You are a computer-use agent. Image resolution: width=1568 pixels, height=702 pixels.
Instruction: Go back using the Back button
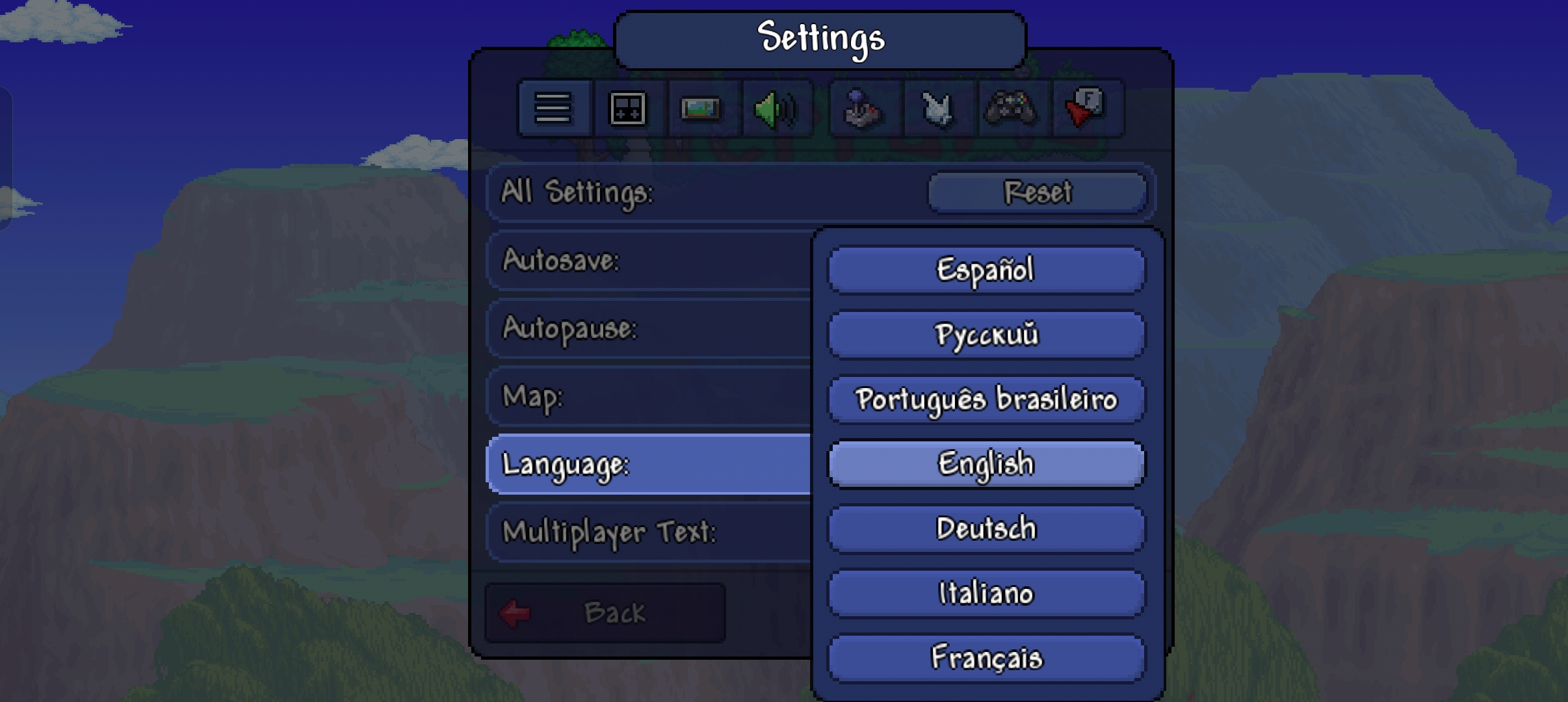tap(605, 613)
